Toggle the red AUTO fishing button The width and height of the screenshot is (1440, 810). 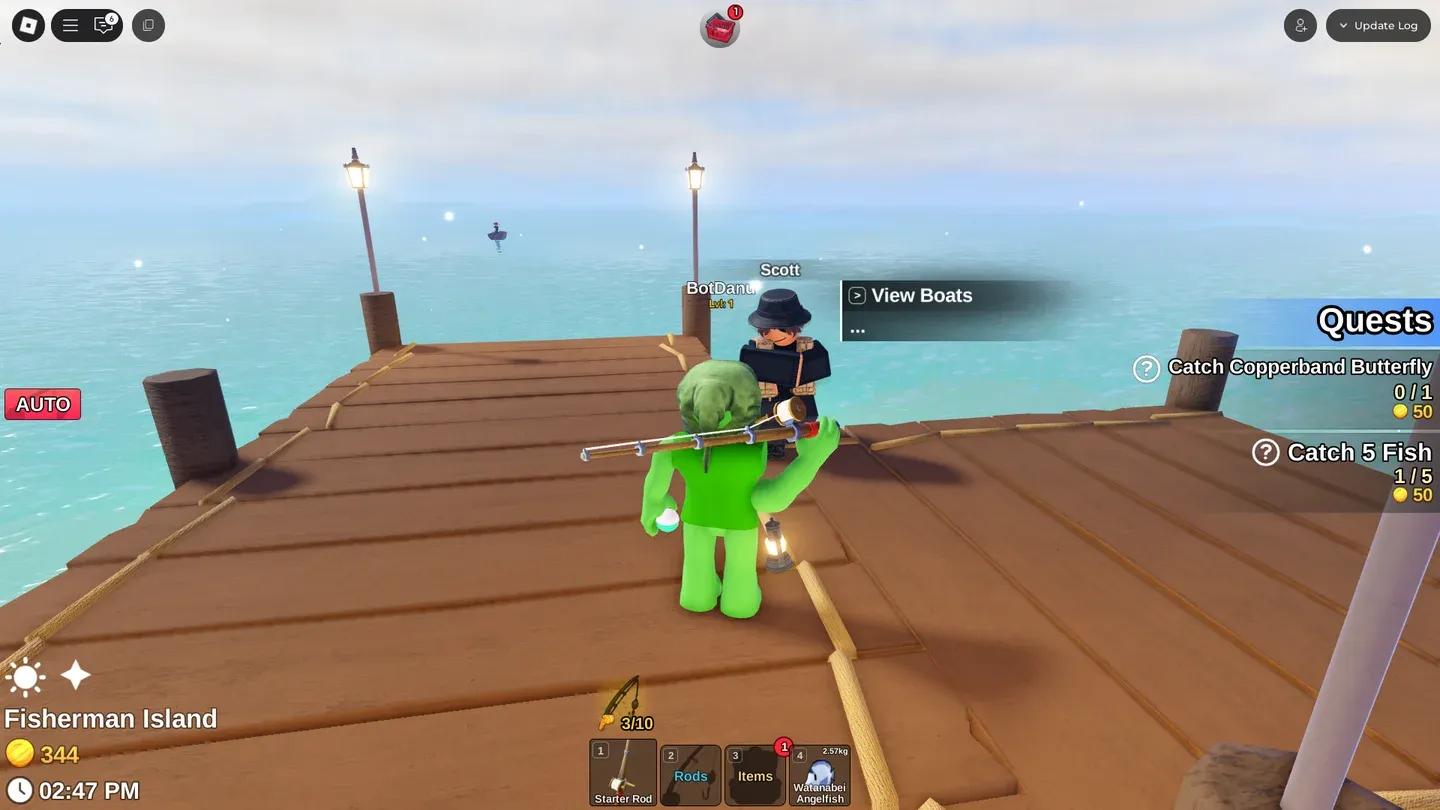[43, 404]
